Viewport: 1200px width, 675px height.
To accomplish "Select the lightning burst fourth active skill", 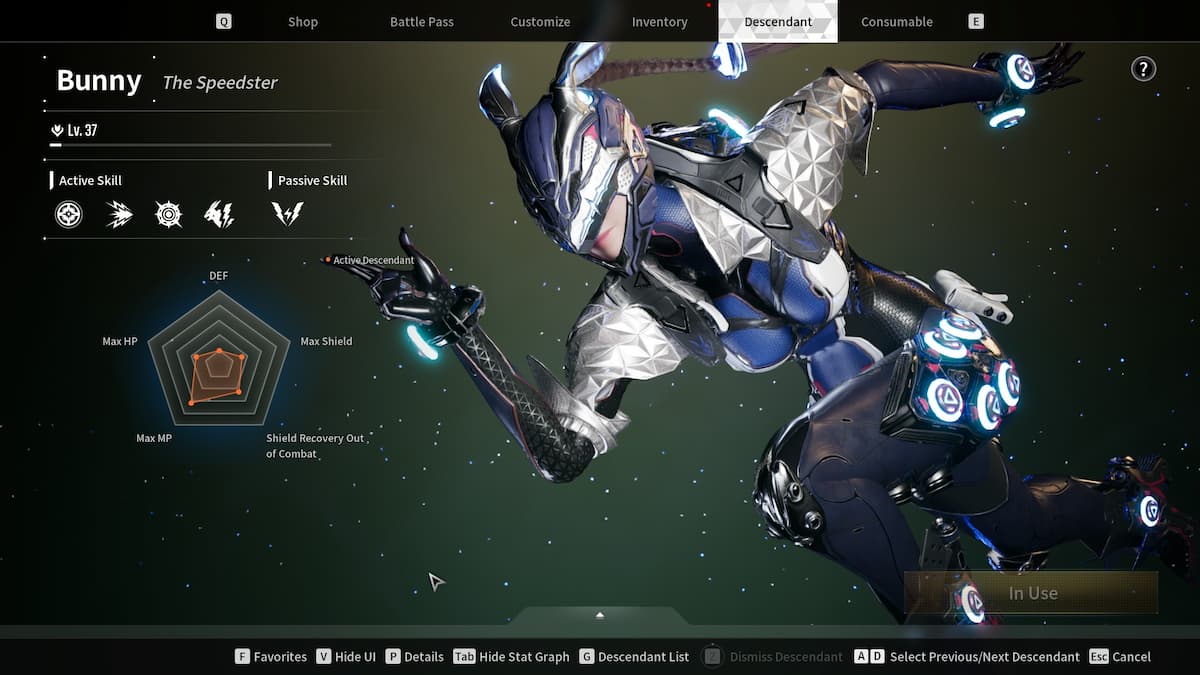I will (x=219, y=214).
